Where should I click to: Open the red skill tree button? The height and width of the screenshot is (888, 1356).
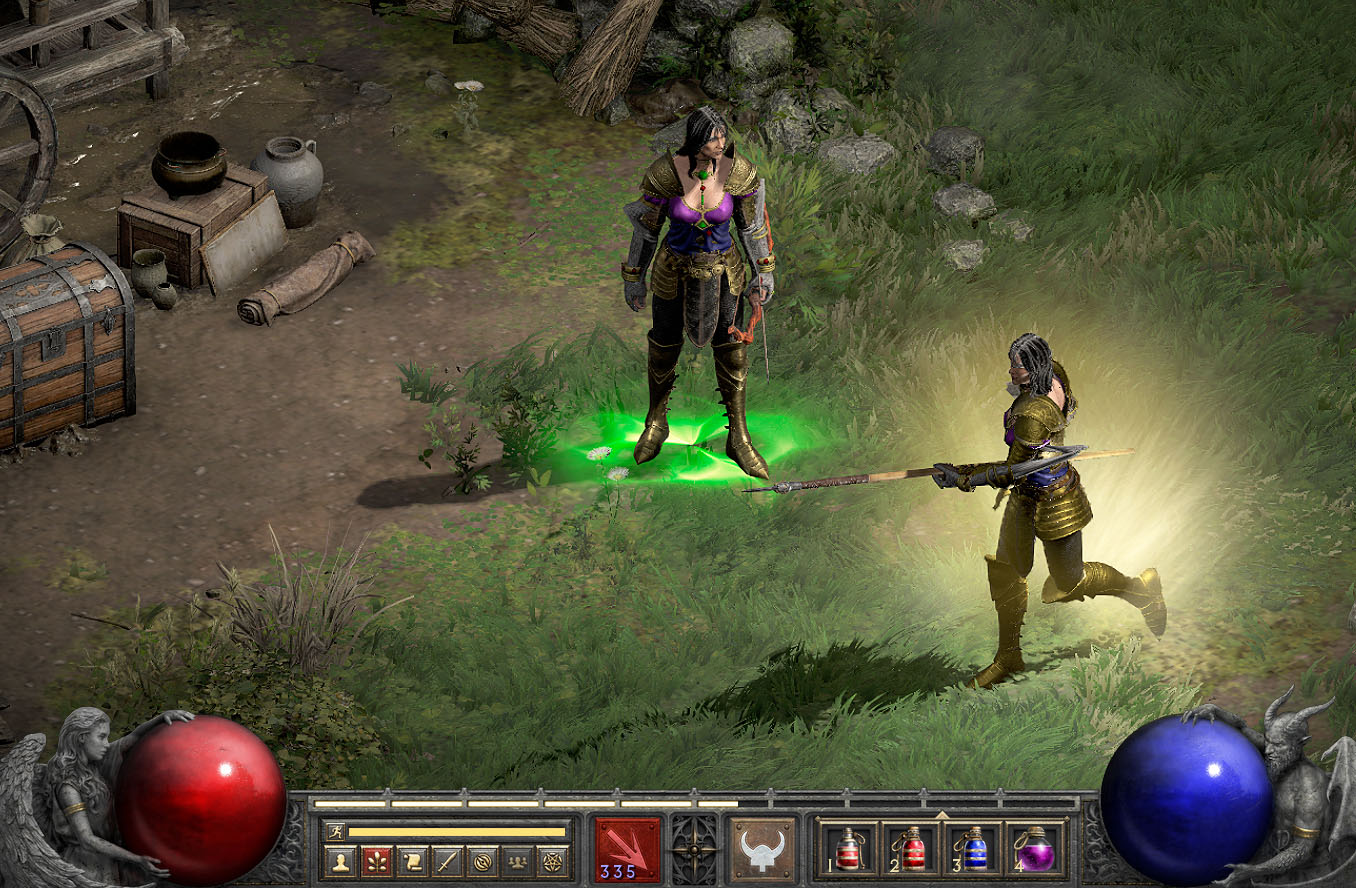pos(376,860)
